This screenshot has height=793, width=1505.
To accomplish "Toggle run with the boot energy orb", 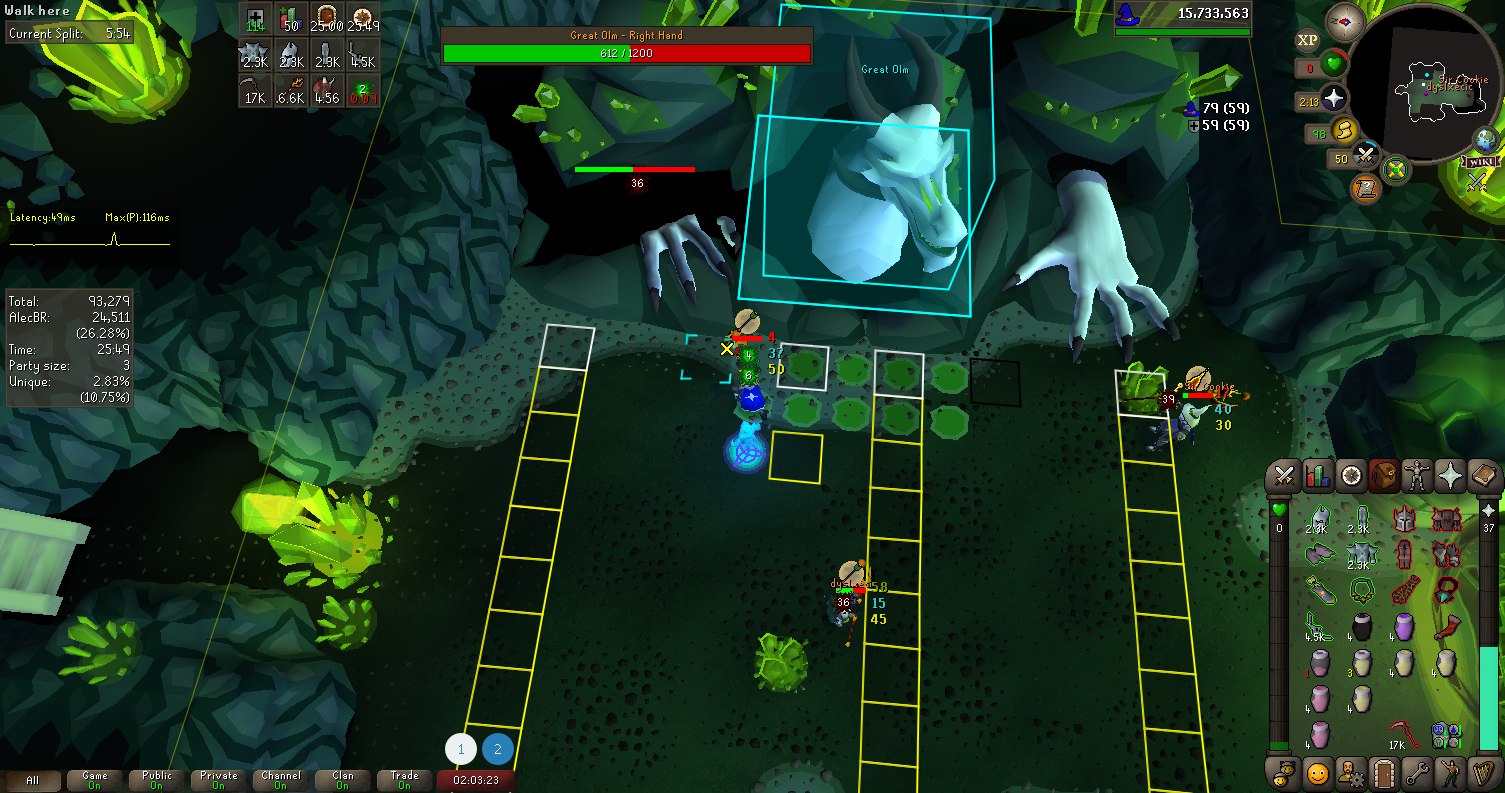I will click(x=1346, y=130).
